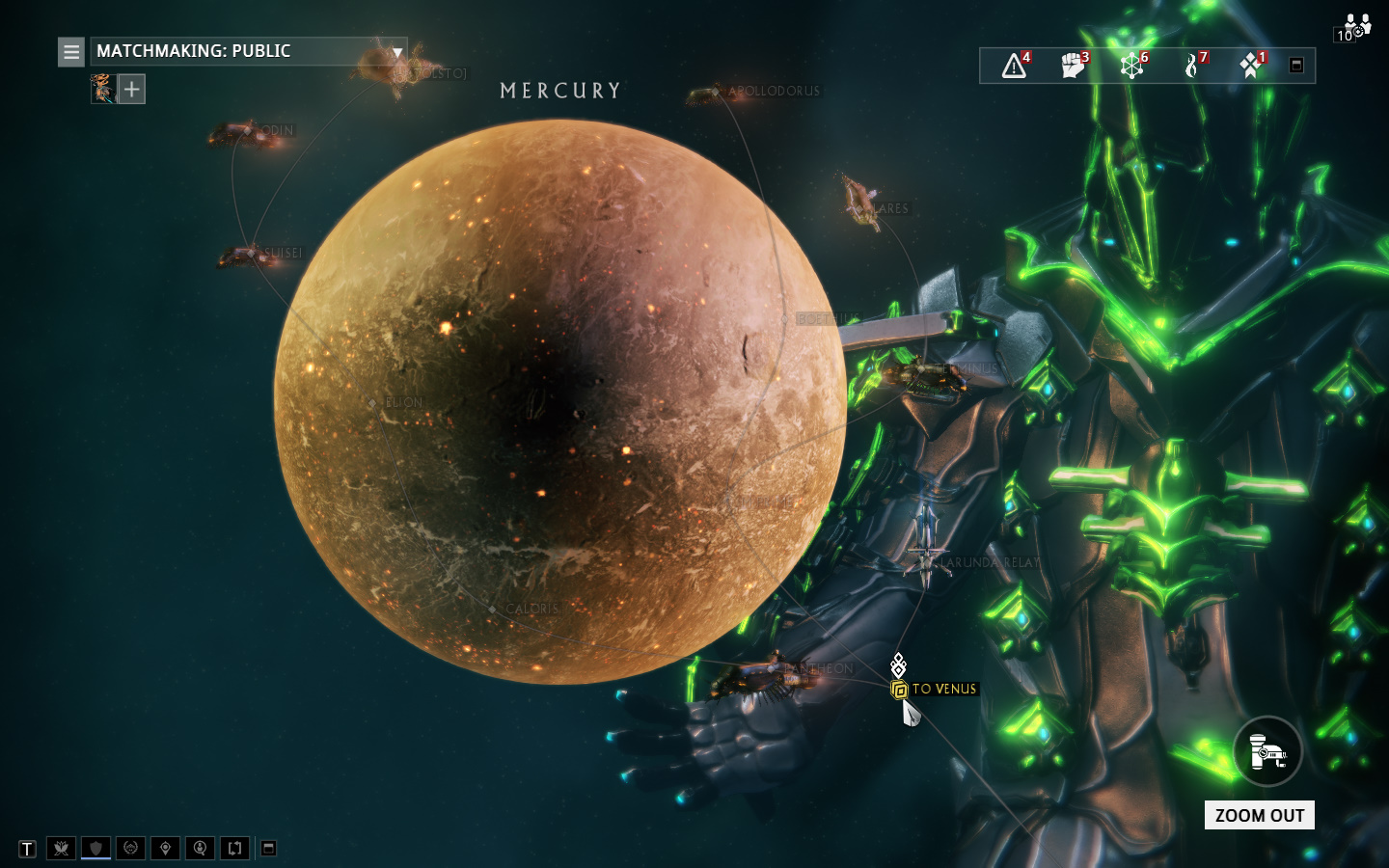Collapse the notification bar using its small square icon

tap(1295, 65)
